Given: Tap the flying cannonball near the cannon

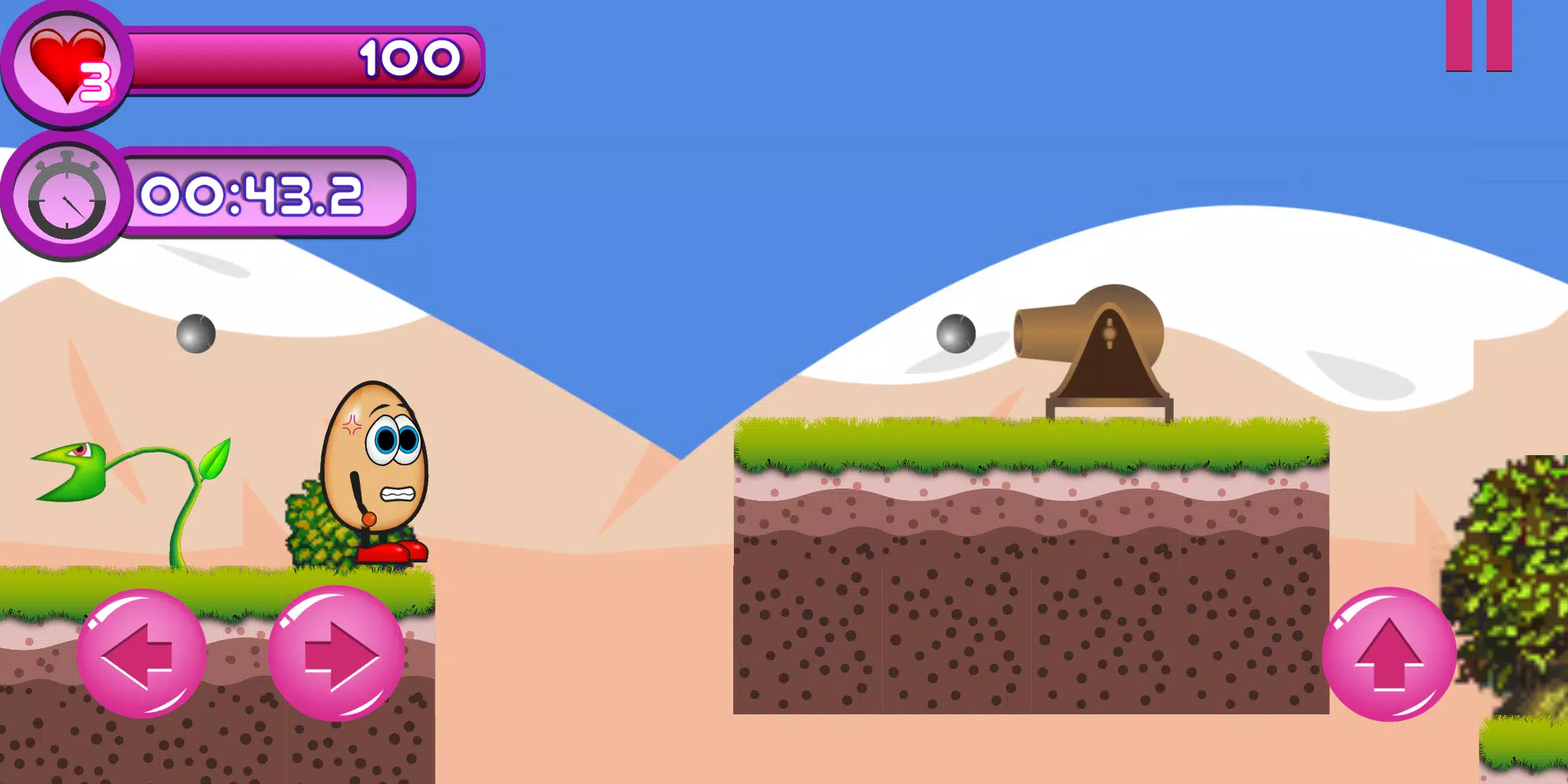Looking at the screenshot, I should click(x=955, y=334).
